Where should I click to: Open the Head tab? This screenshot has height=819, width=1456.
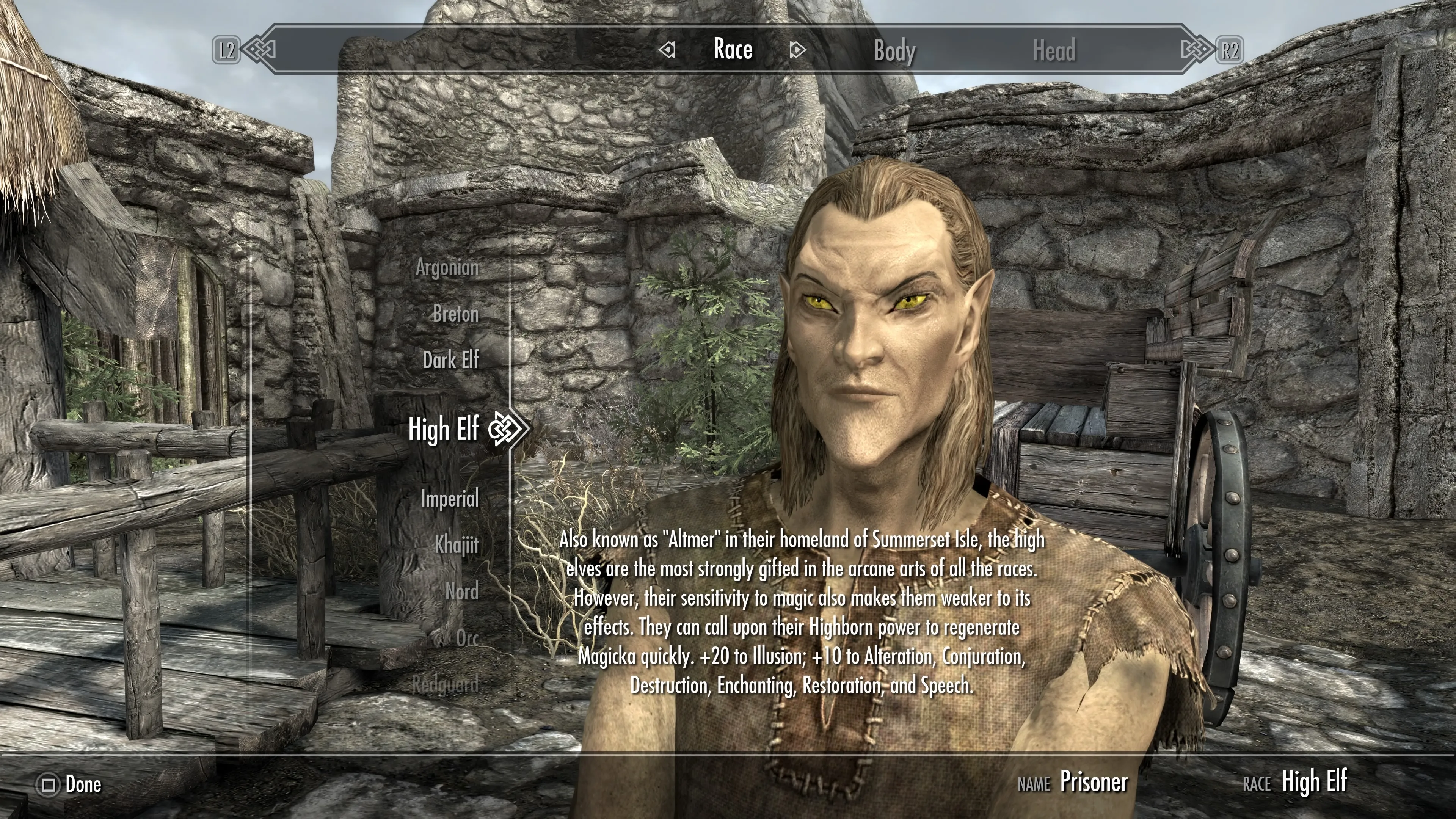tap(1054, 51)
